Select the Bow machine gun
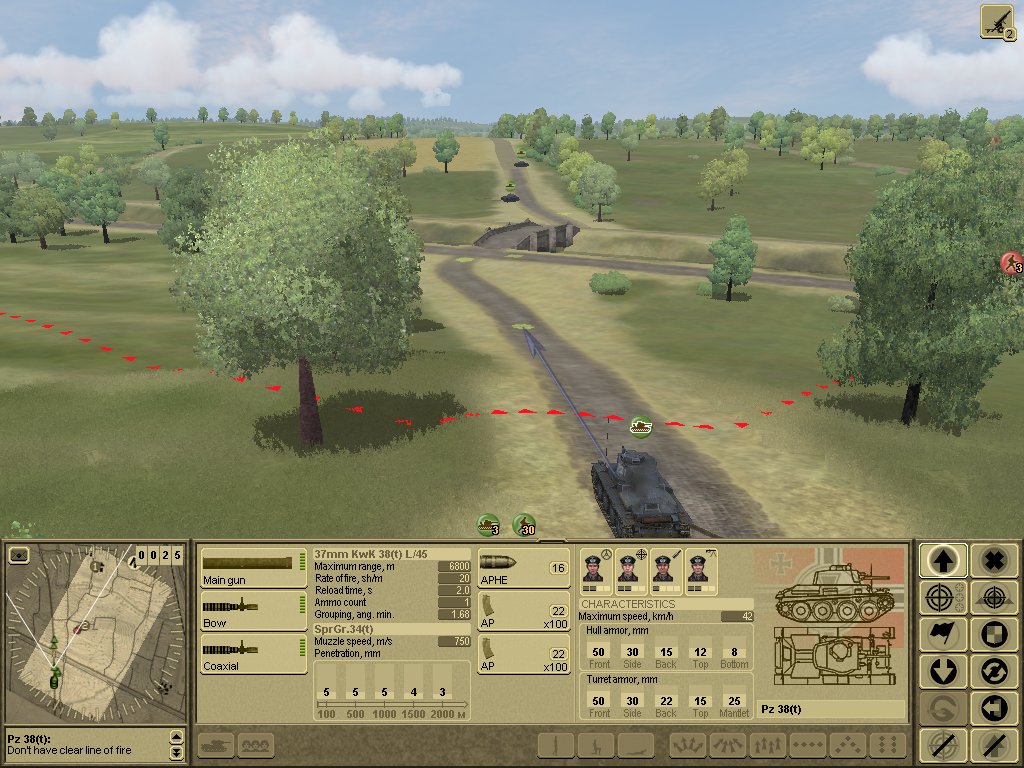The height and width of the screenshot is (768, 1024). [253, 611]
